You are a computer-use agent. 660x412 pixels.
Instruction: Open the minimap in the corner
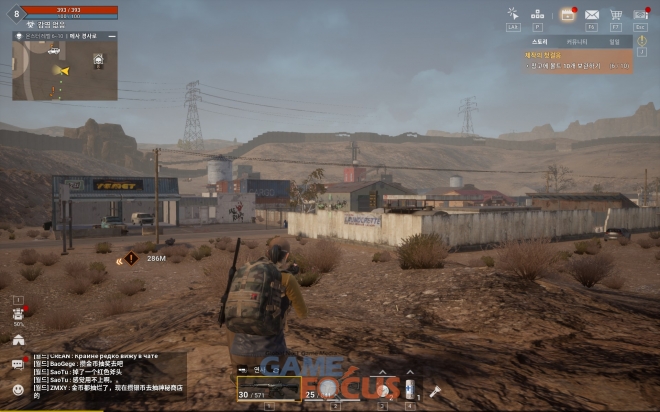[65, 65]
